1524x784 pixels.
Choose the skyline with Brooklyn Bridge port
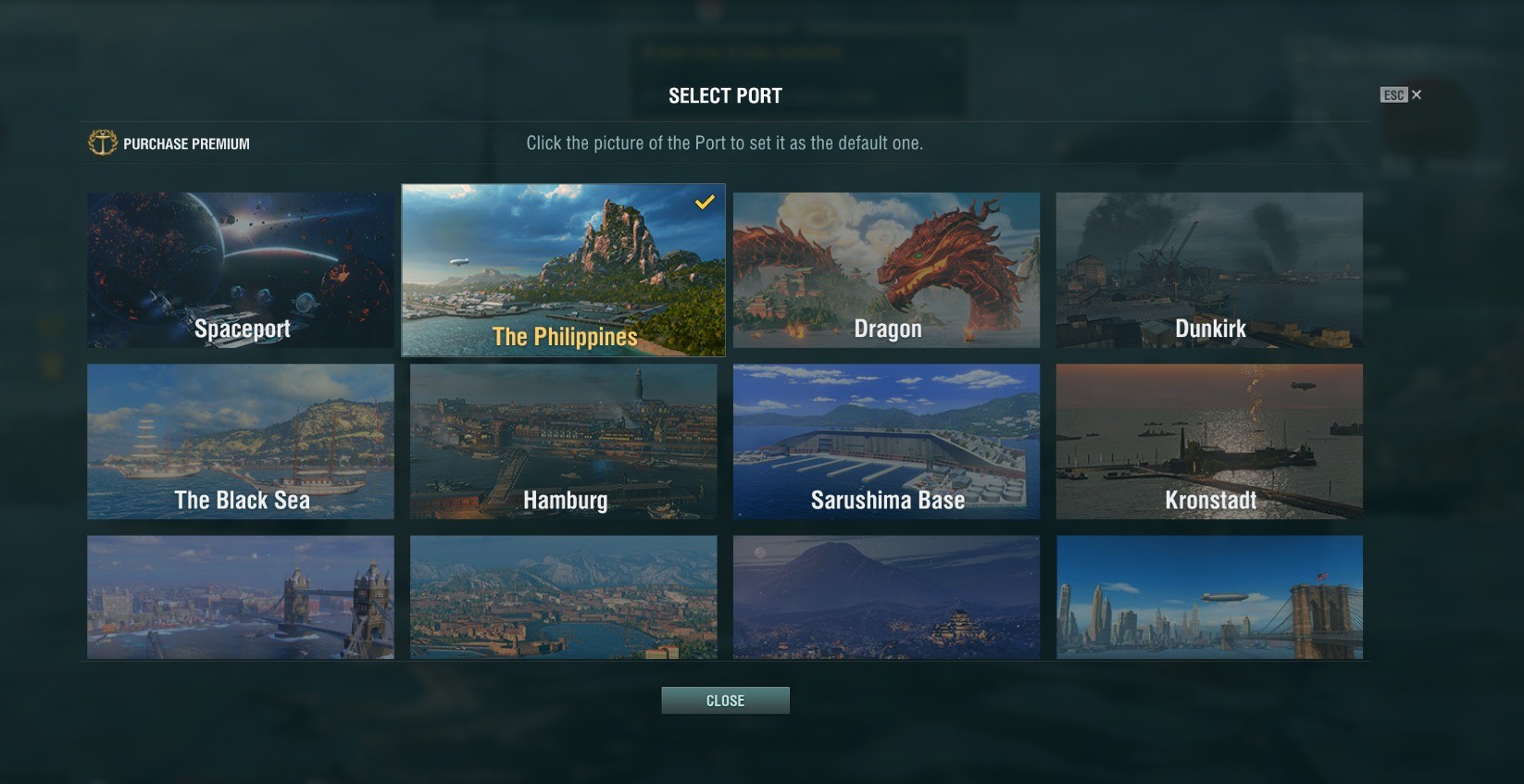1209,597
